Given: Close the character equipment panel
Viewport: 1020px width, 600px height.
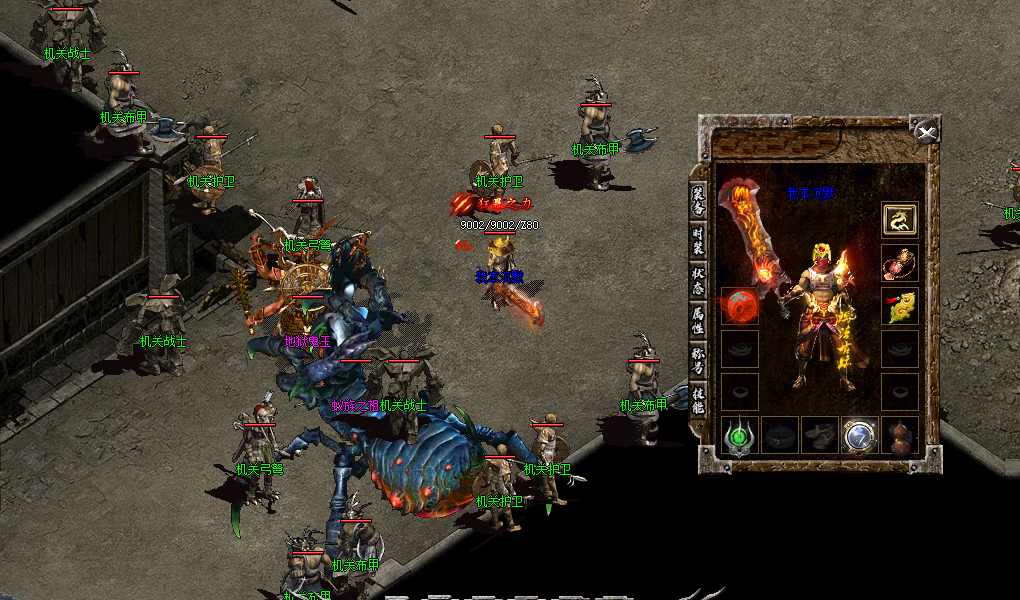Looking at the screenshot, I should click(927, 132).
